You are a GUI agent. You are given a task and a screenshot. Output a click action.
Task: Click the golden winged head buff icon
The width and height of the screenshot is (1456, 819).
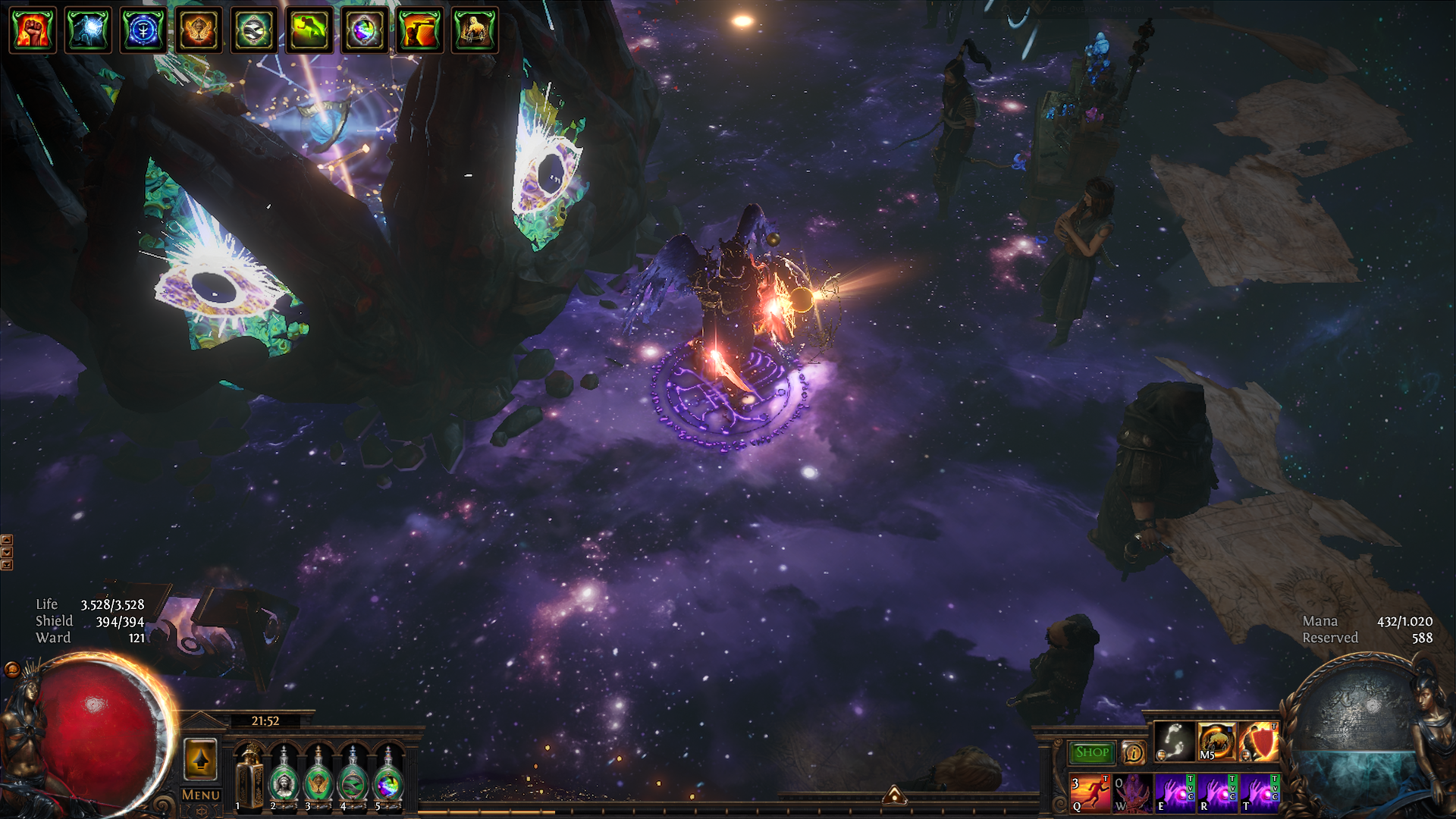[199, 30]
